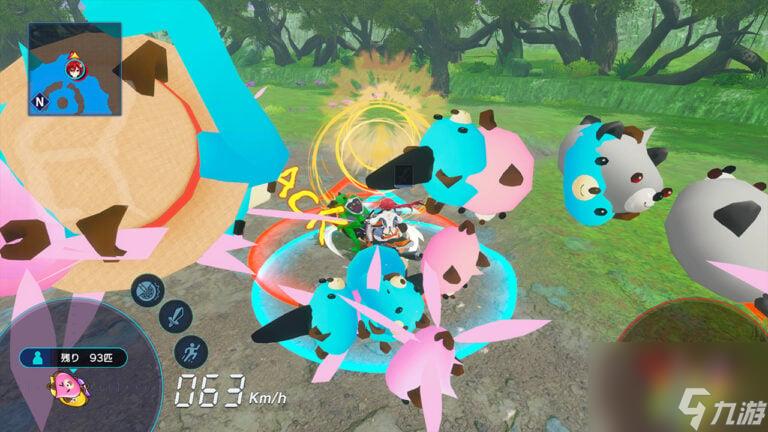The height and width of the screenshot is (432, 768).
Task: Select the pink creature portrait icon
Action: (67, 383)
